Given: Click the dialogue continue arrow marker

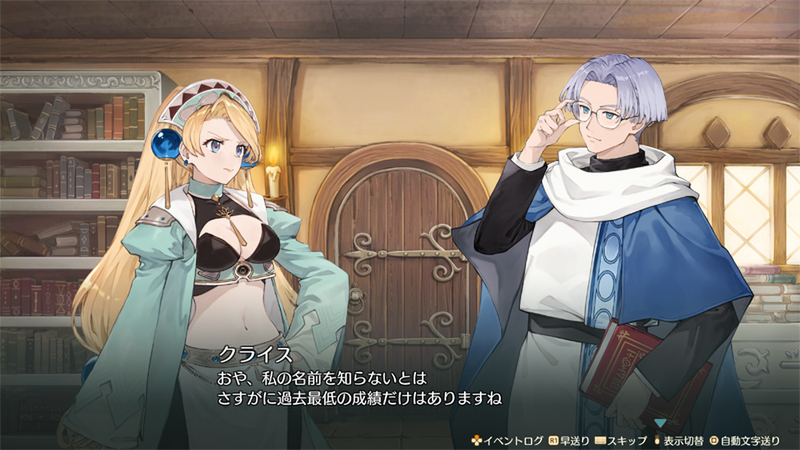Looking at the screenshot, I should click(x=659, y=423).
